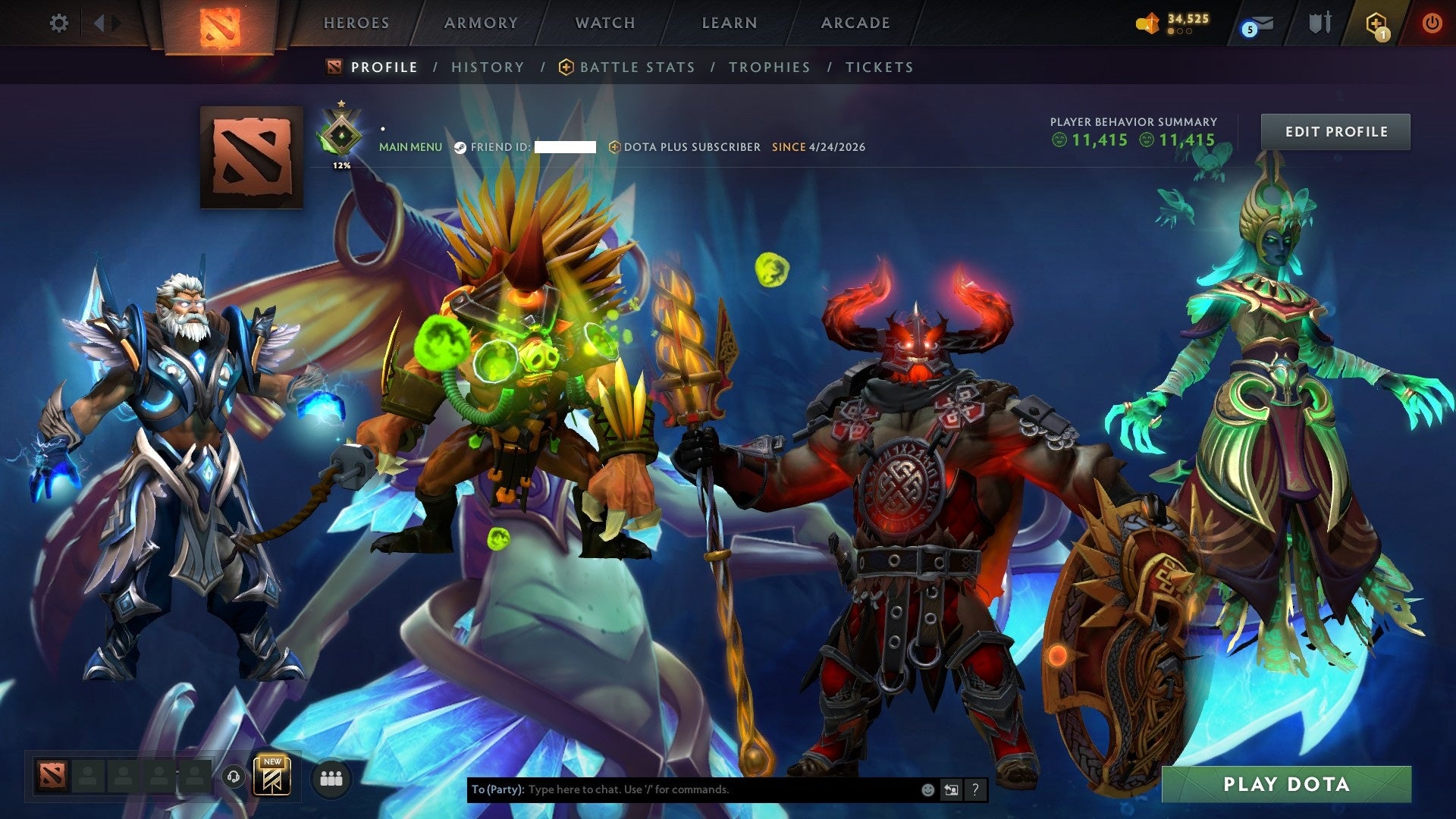Viewport: 1456px width, 819px height.
Task: Open the MAIN MENU status selector
Action: (410, 147)
